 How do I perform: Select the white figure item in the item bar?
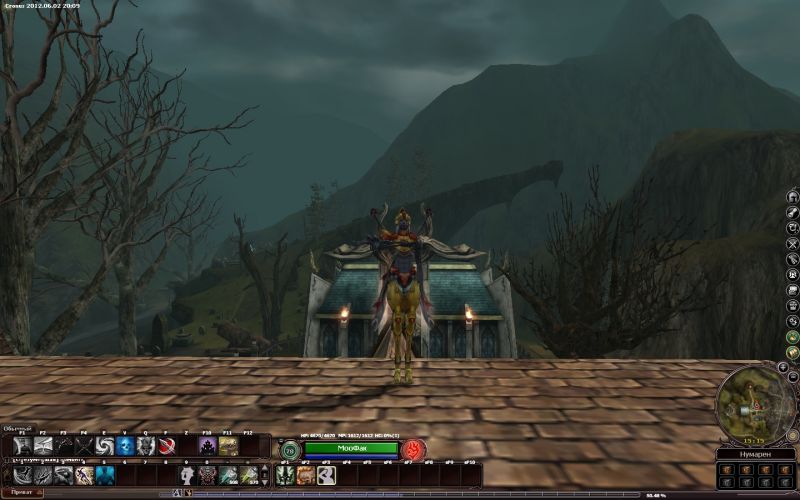tap(326, 475)
